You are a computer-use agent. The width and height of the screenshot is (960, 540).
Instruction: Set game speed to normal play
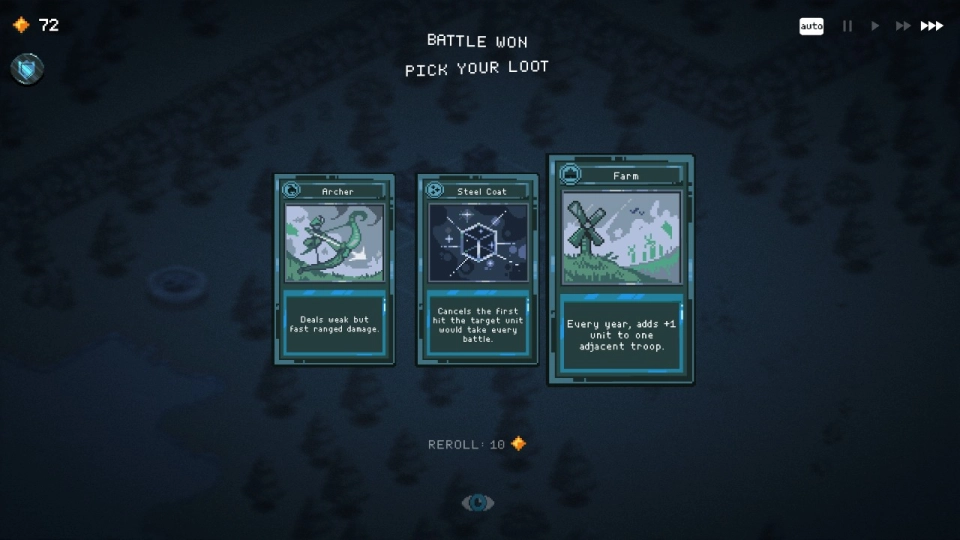(x=875, y=26)
